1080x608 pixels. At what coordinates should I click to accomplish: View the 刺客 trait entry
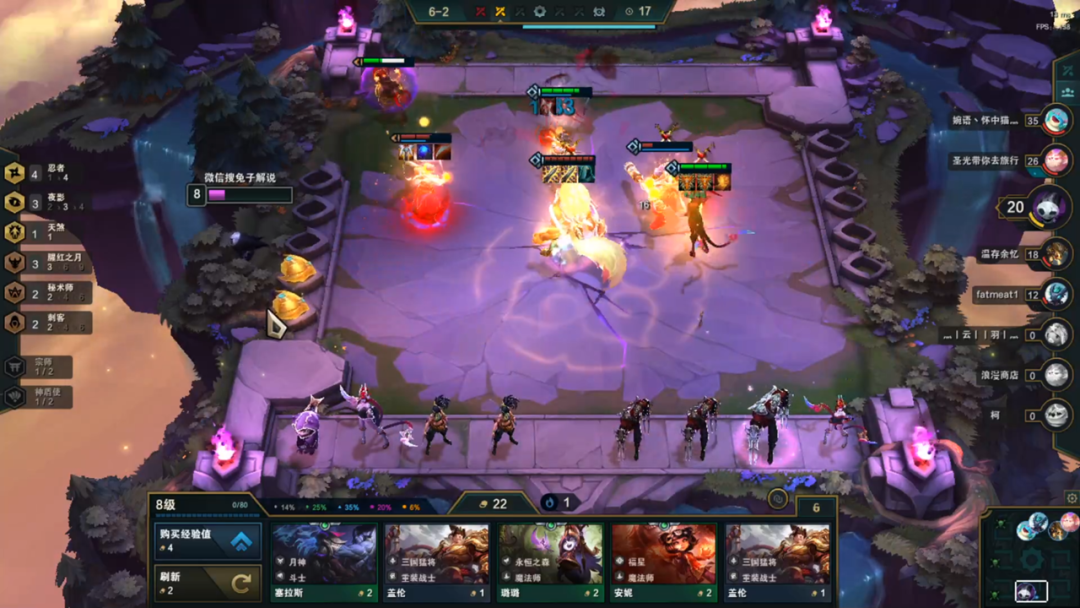coord(47,322)
